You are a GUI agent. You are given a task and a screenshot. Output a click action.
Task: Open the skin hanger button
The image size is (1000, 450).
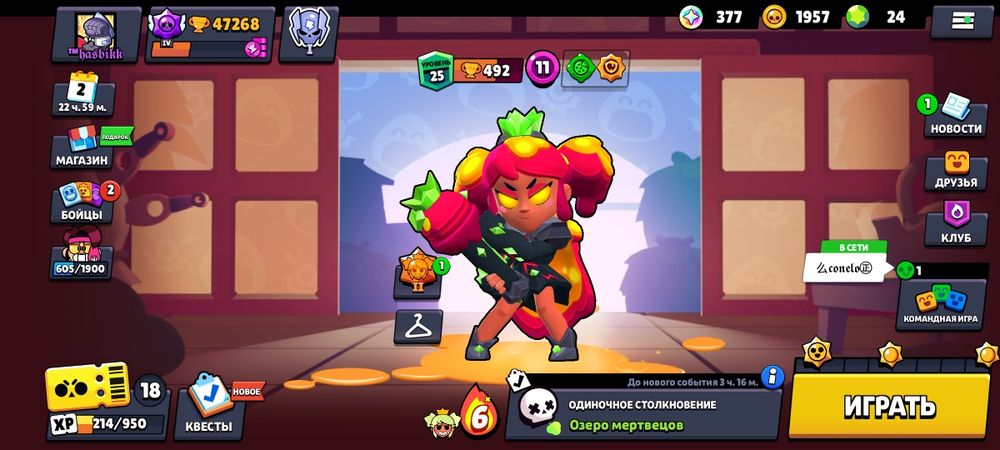417,326
